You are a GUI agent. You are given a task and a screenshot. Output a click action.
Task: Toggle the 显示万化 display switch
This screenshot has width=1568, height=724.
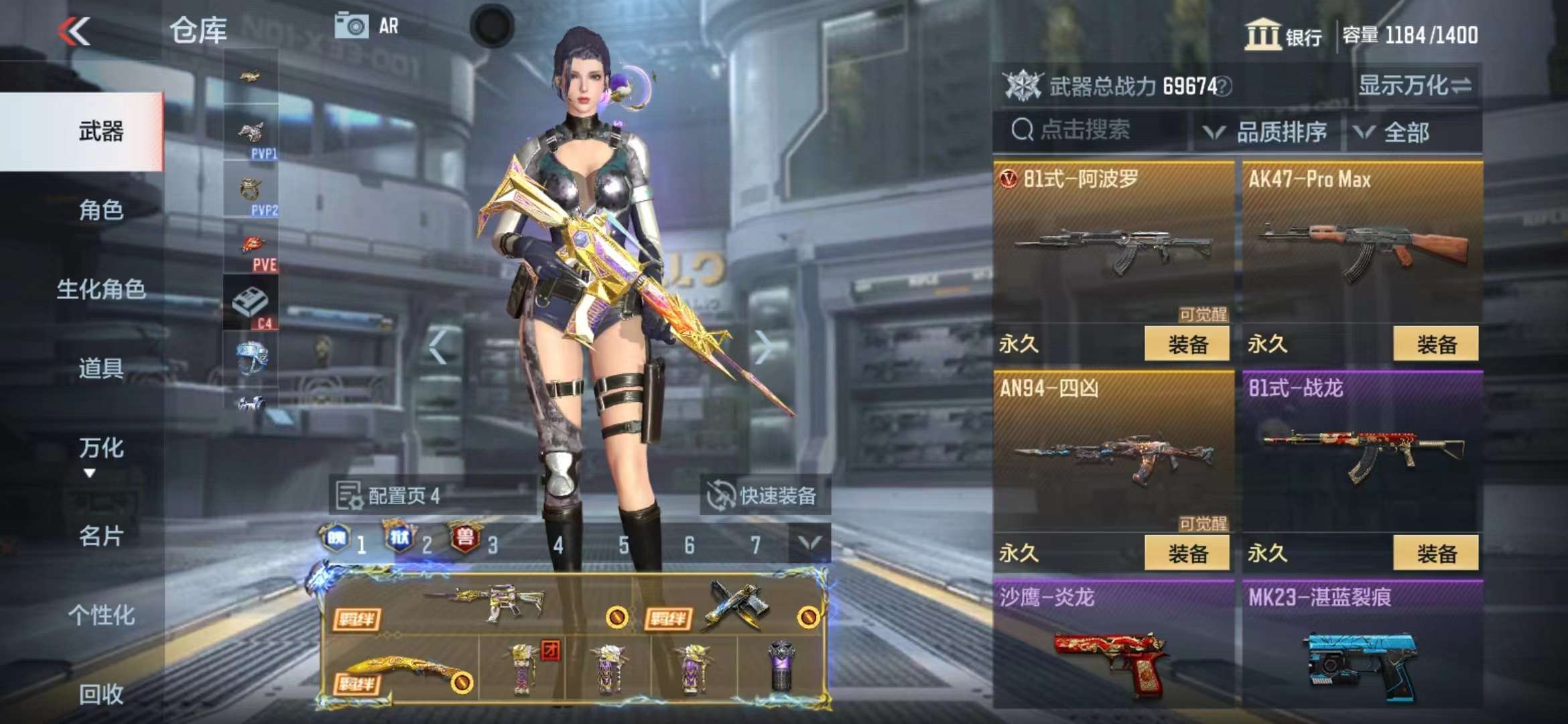click(1415, 86)
